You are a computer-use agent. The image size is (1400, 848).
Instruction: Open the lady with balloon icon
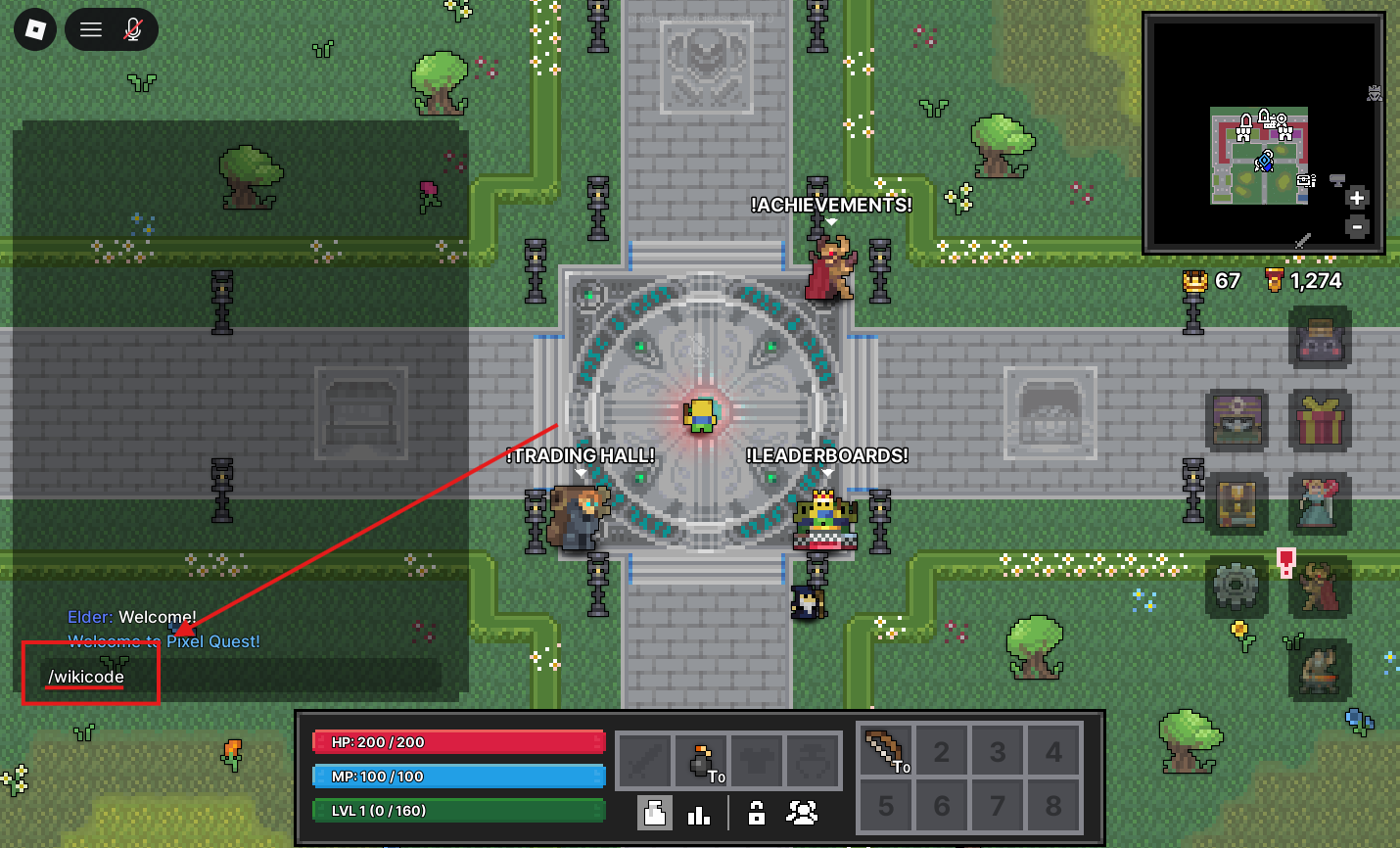coord(1319,503)
